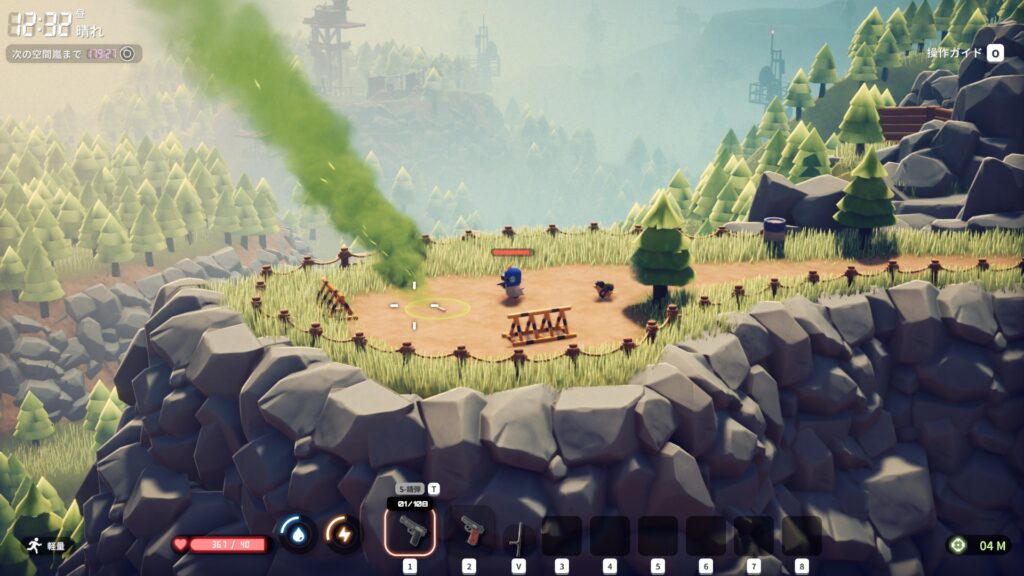The height and width of the screenshot is (576, 1024).
Task: Click the 次の空間嵐まで storm countdown tracker
Action: [74, 53]
